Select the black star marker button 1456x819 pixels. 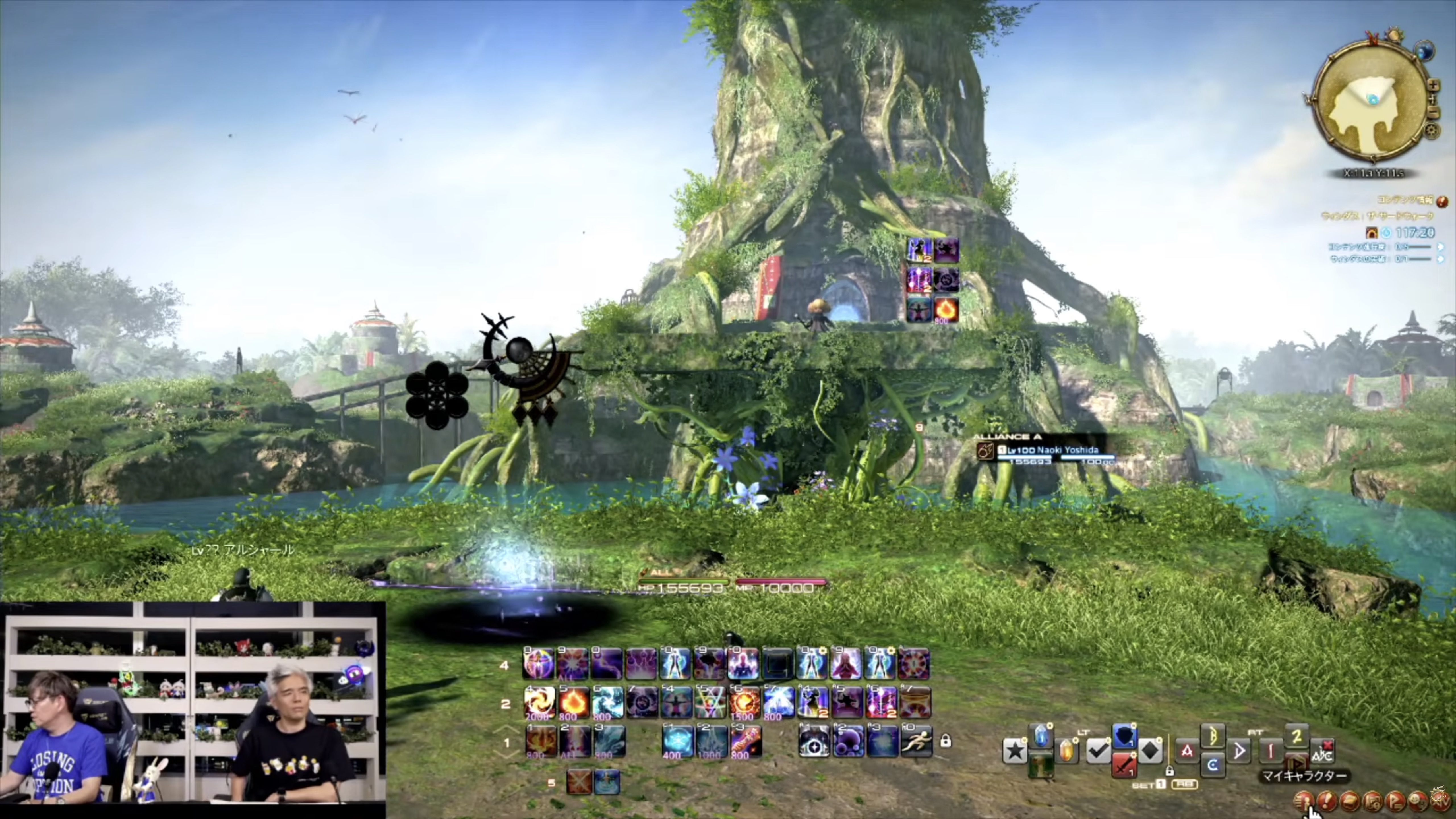1015,751
